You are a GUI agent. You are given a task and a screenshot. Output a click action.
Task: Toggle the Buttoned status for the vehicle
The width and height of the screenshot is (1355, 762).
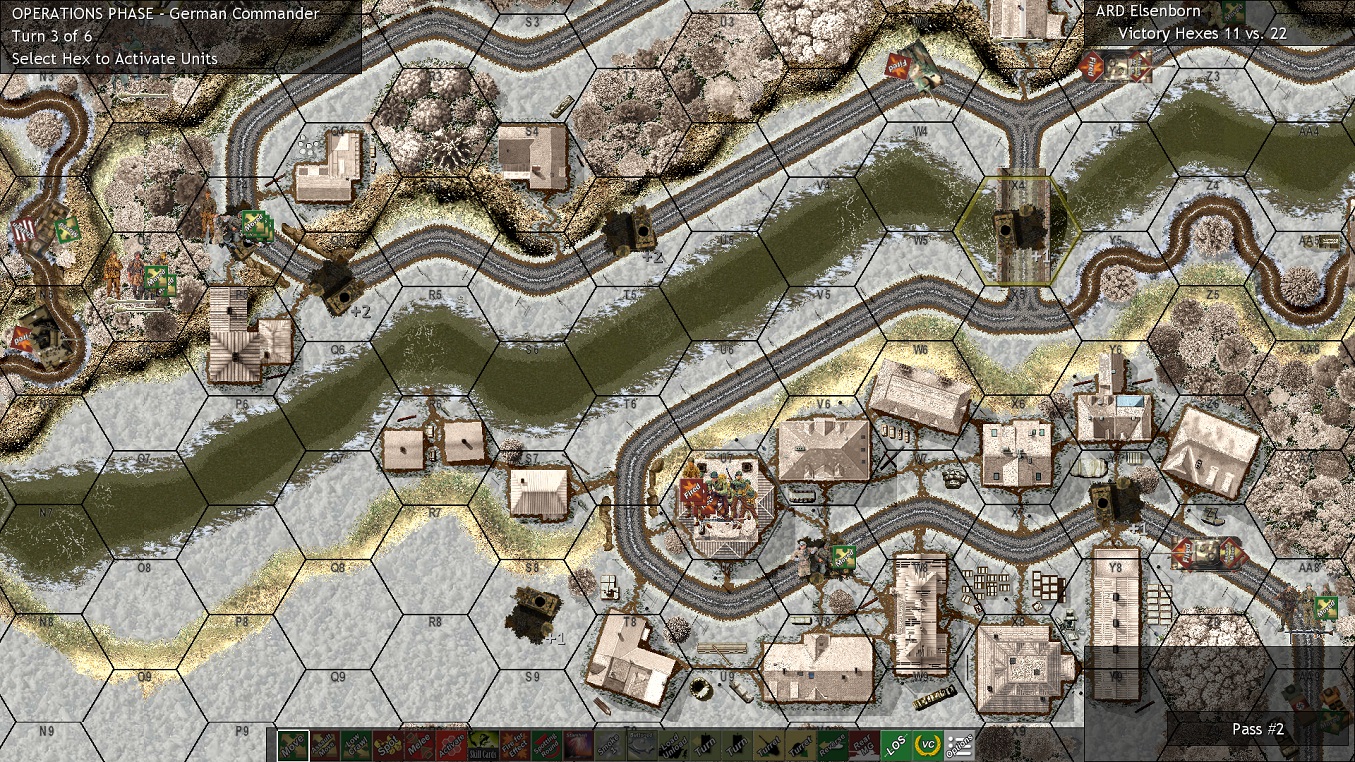coord(641,744)
